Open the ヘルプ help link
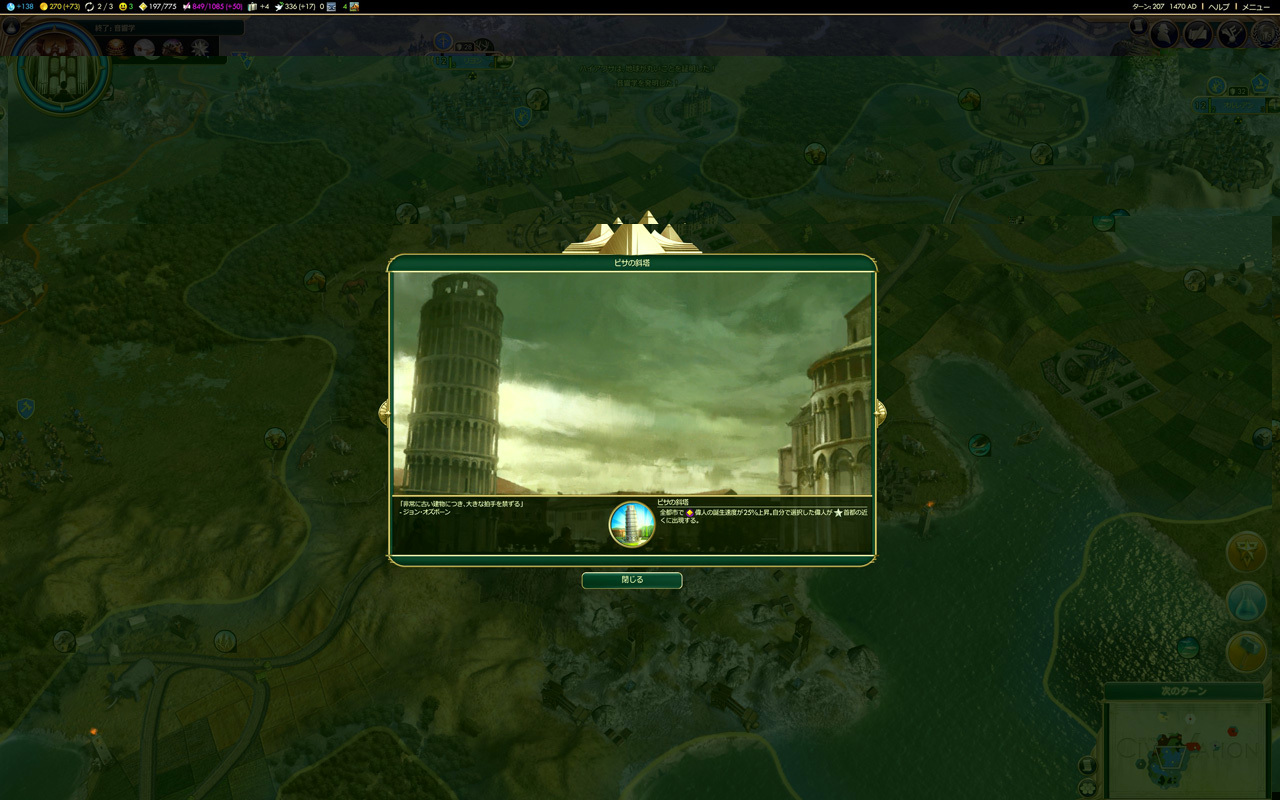This screenshot has width=1280, height=800. pyautogui.click(x=1219, y=7)
